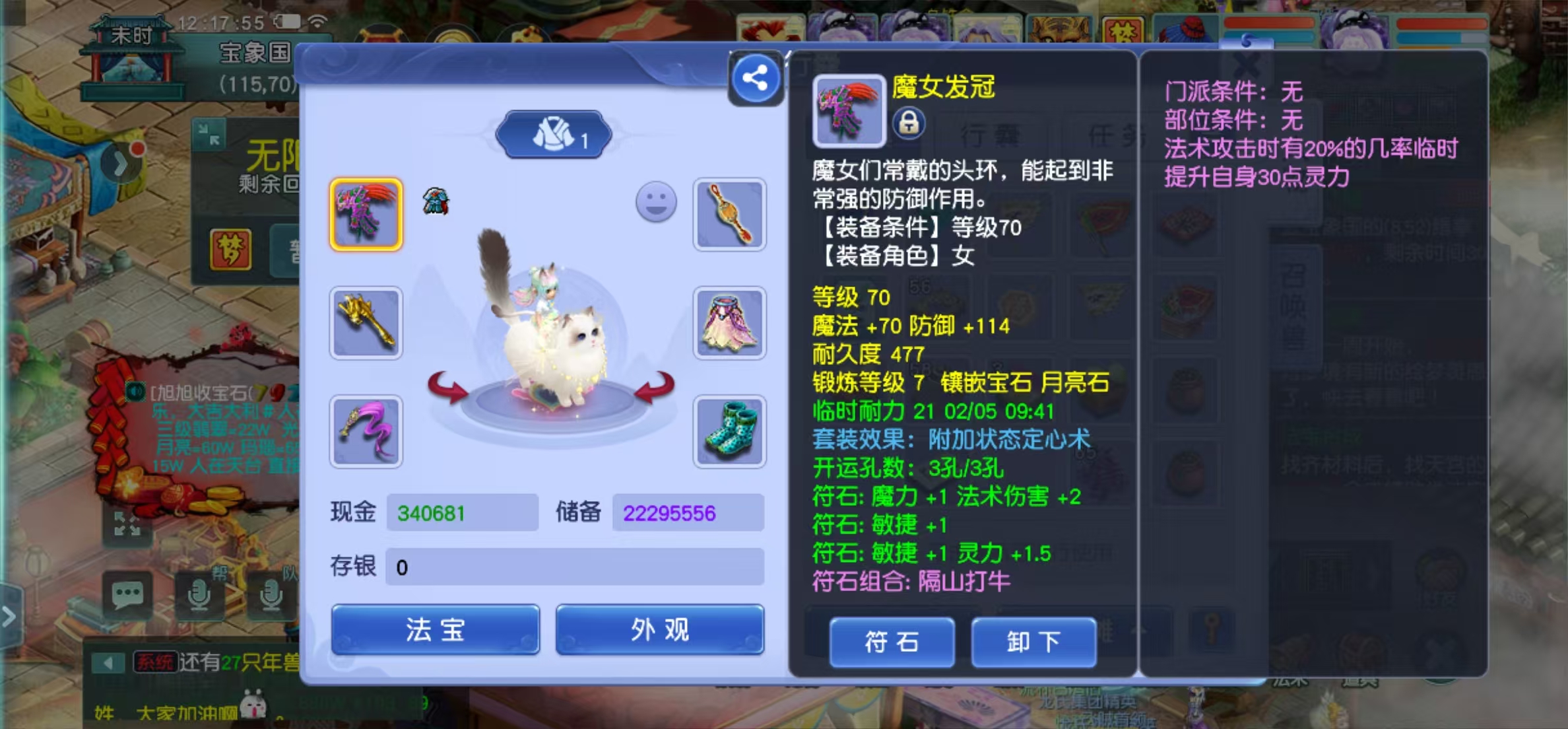Open the purple belt accessory slot
The image size is (1568, 729).
coord(367,431)
